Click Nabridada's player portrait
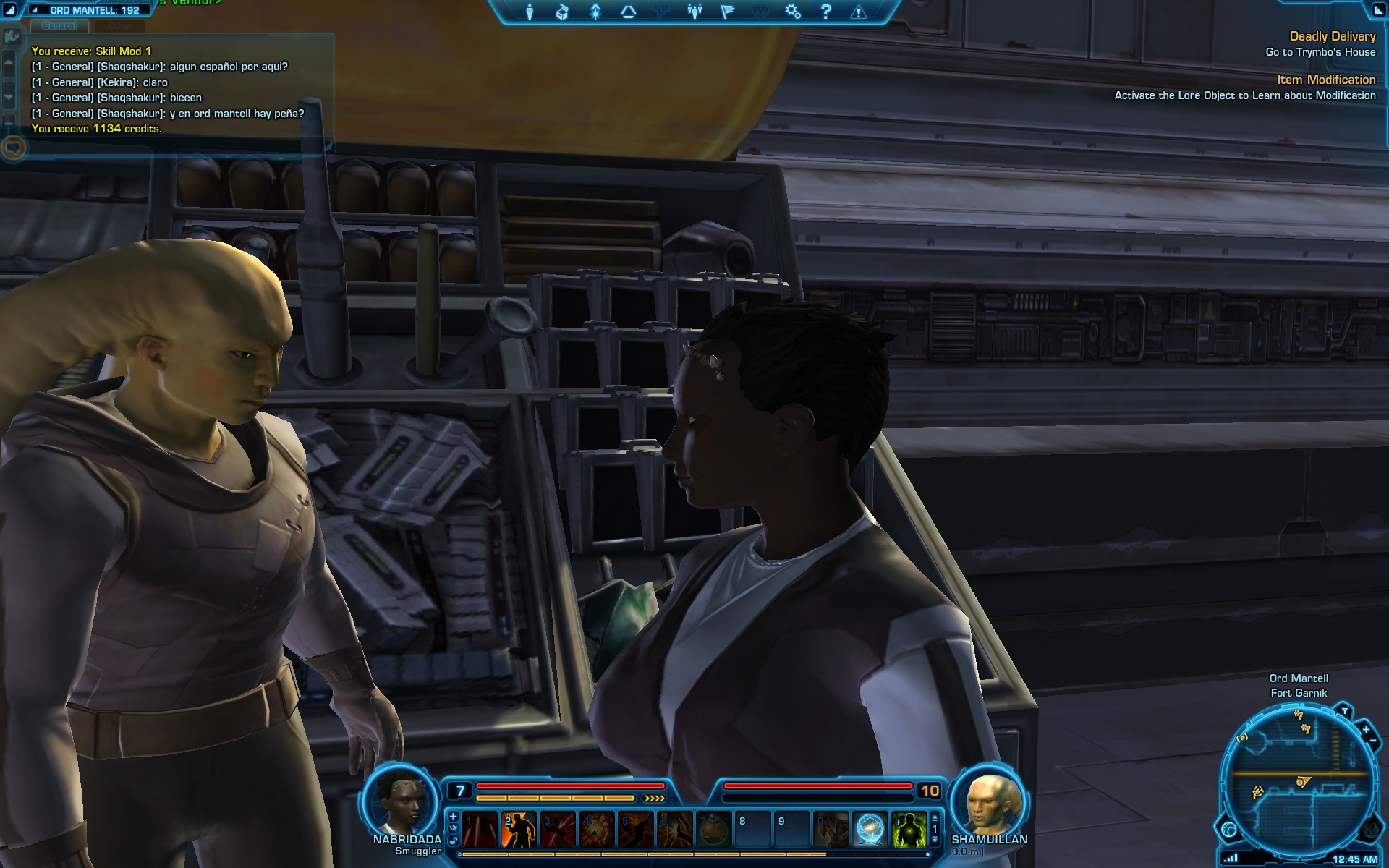1389x868 pixels. click(399, 800)
